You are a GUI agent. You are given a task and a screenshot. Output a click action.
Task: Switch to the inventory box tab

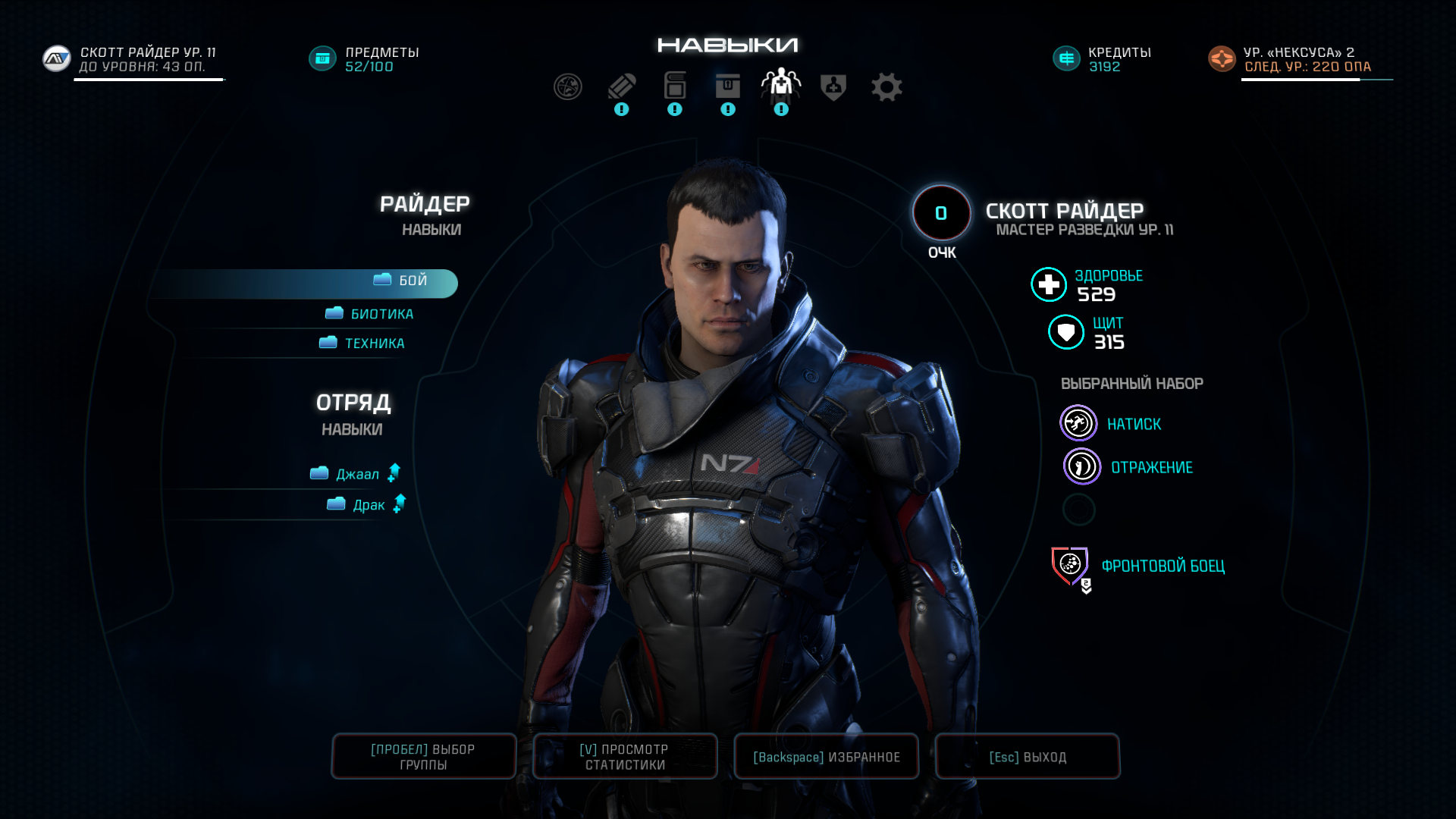click(x=727, y=87)
